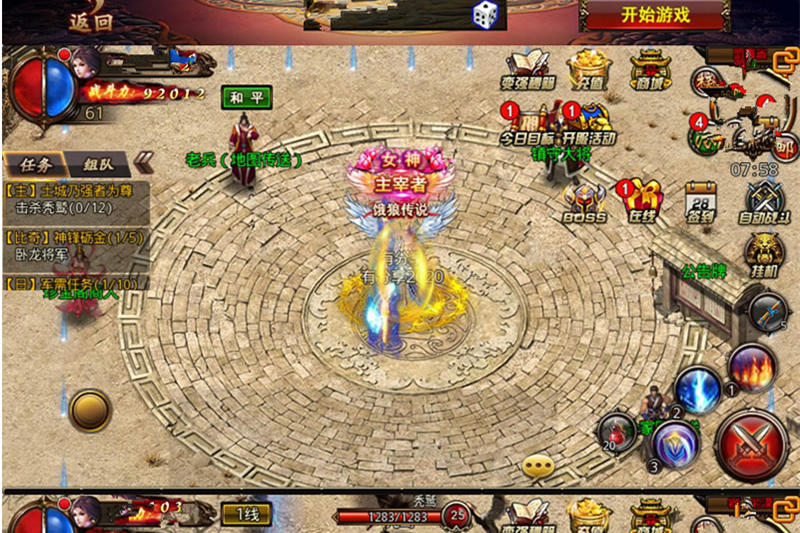Activate the 挂机 idle mode icon
This screenshot has width=800, height=533.
(765, 255)
